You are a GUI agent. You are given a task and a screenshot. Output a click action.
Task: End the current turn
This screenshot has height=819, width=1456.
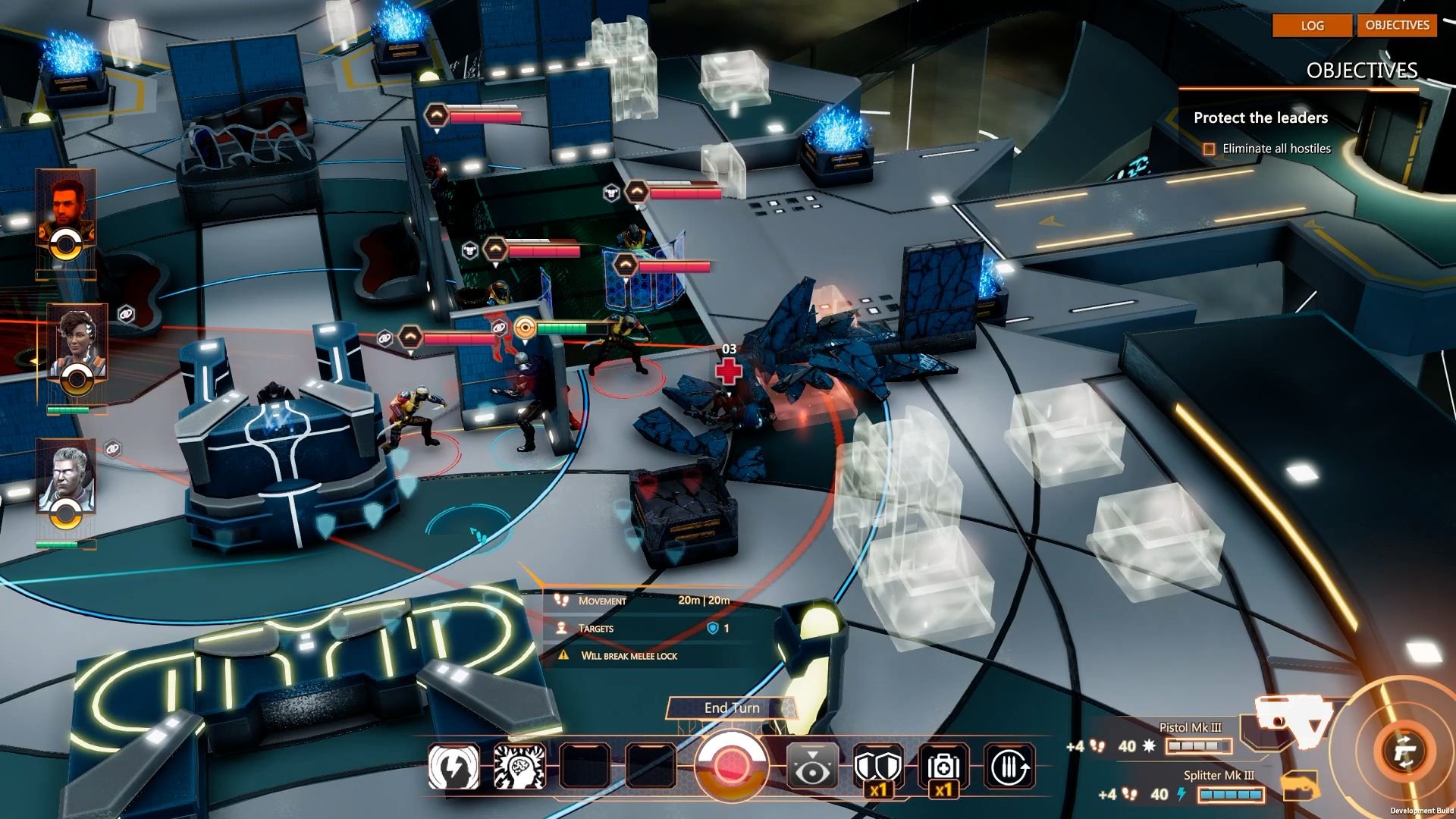(731, 708)
